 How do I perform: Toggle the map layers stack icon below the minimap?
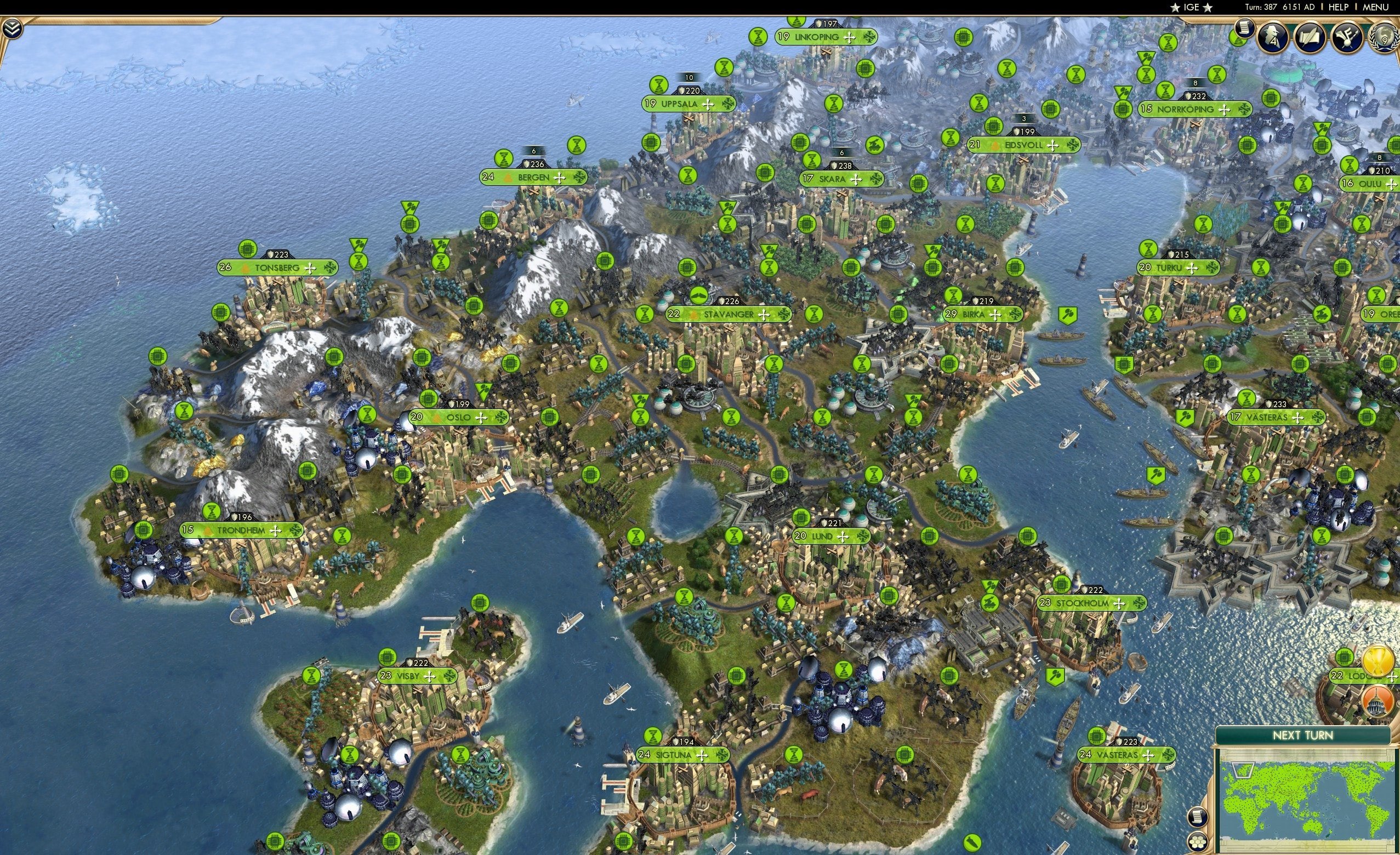[1198, 842]
